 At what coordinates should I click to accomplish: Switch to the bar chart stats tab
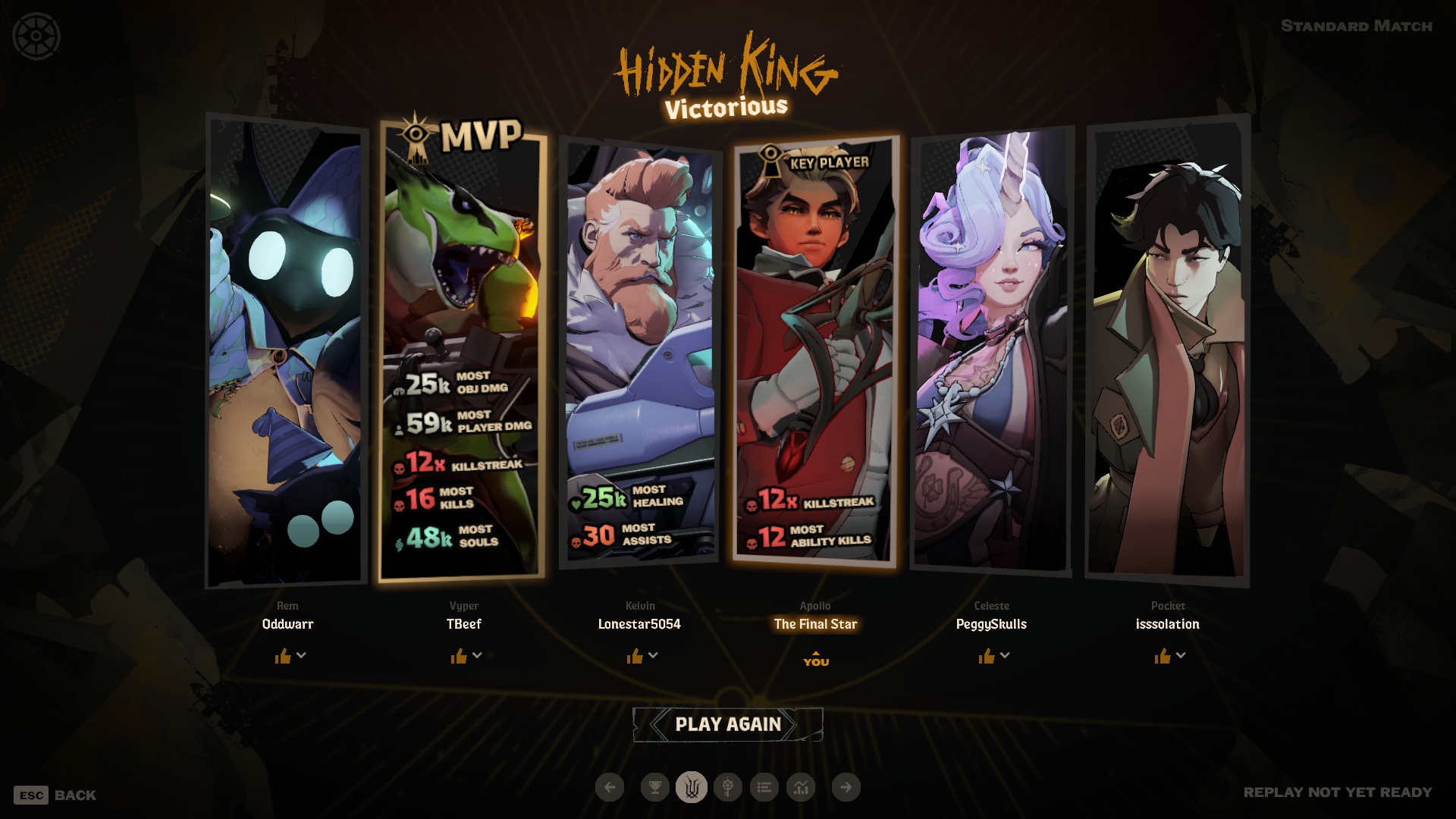pyautogui.click(x=801, y=787)
